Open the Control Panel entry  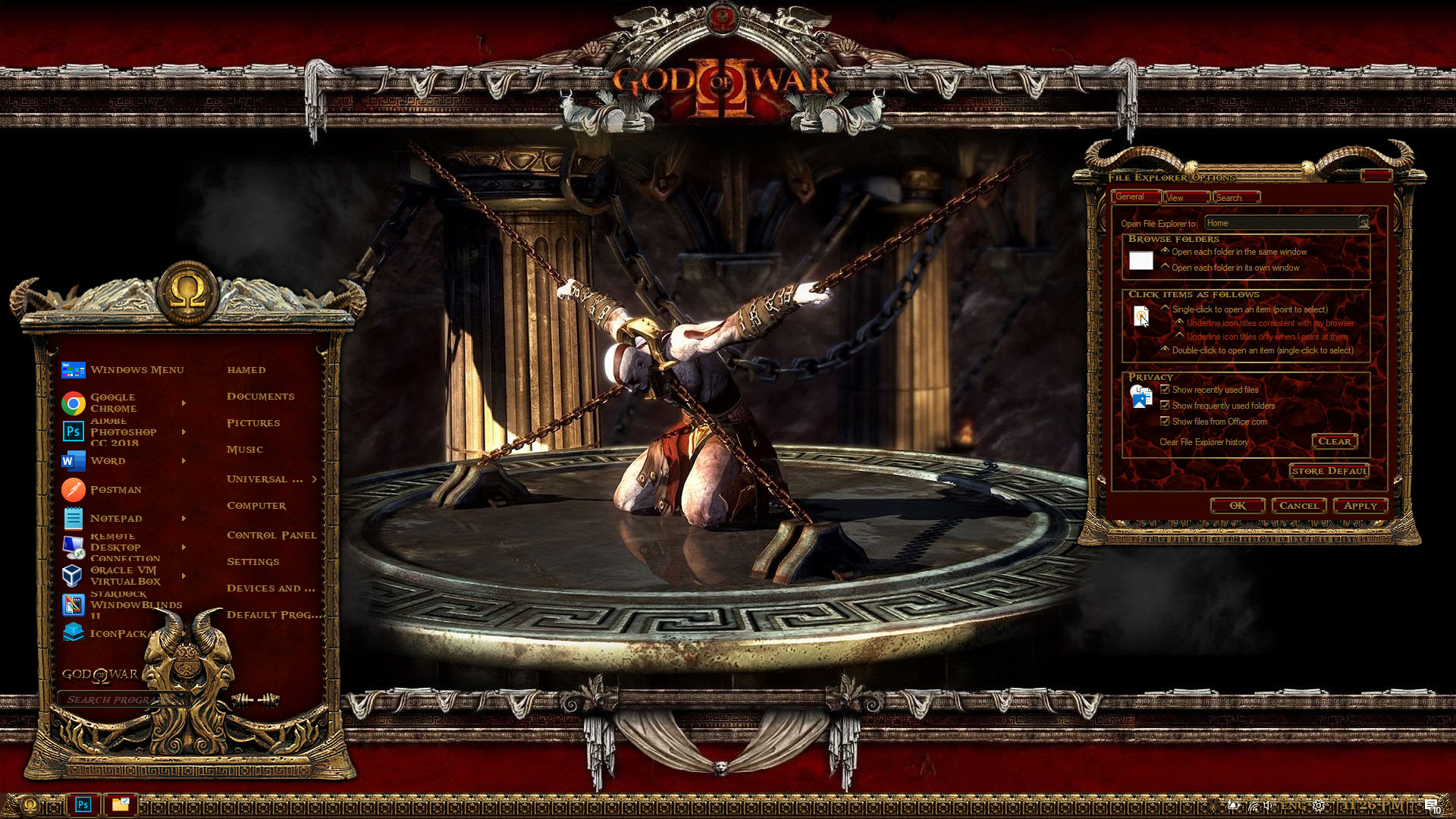point(271,535)
